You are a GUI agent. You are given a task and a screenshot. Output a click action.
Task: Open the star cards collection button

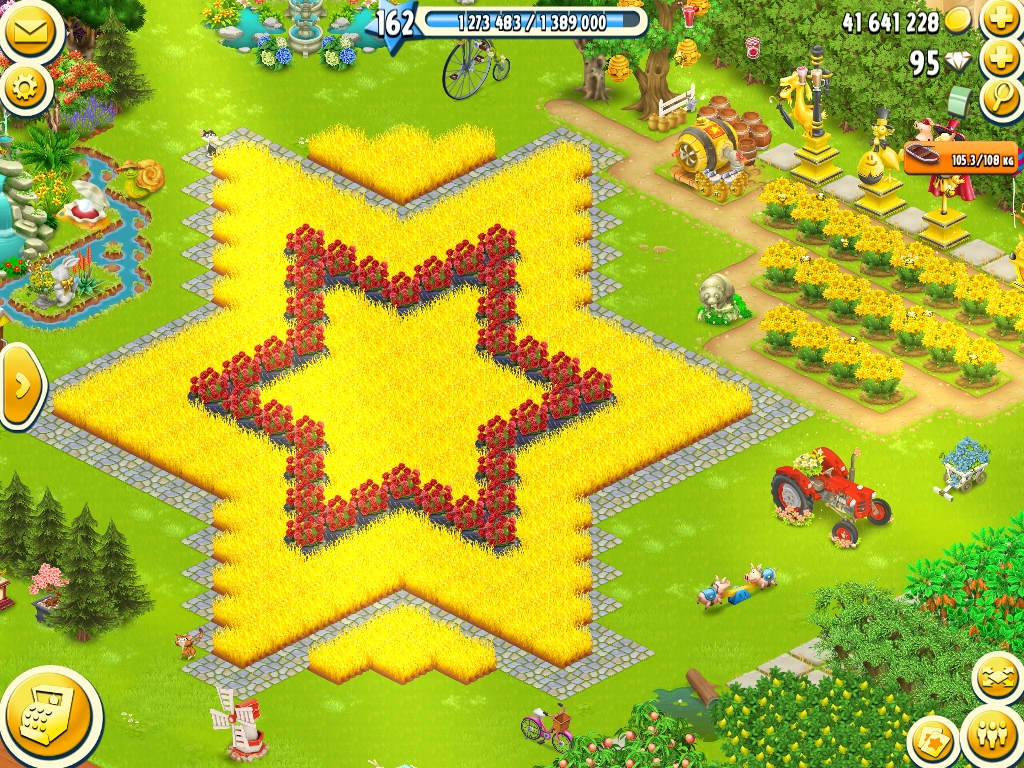[934, 741]
